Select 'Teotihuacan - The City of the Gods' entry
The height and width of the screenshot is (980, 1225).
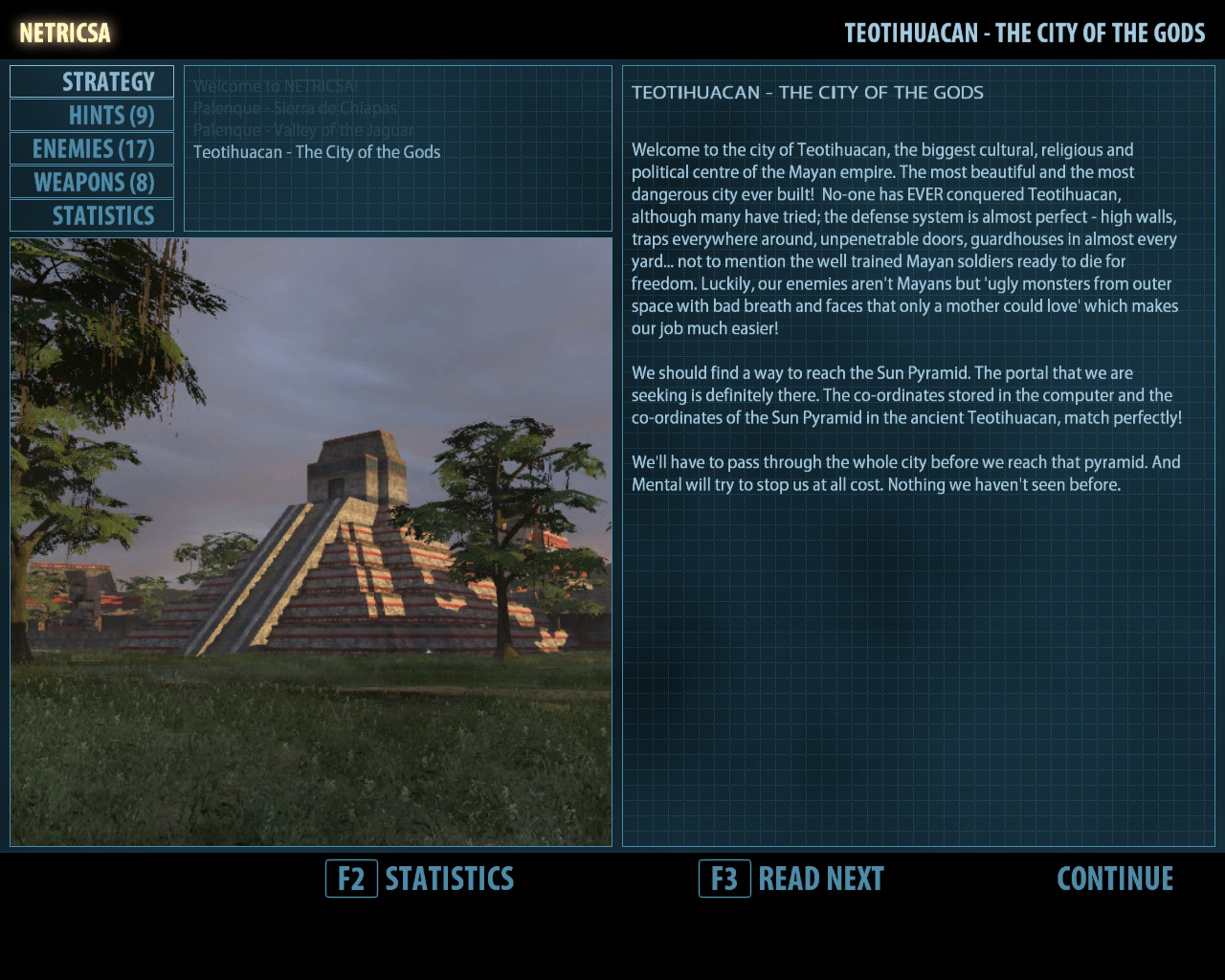coord(317,152)
